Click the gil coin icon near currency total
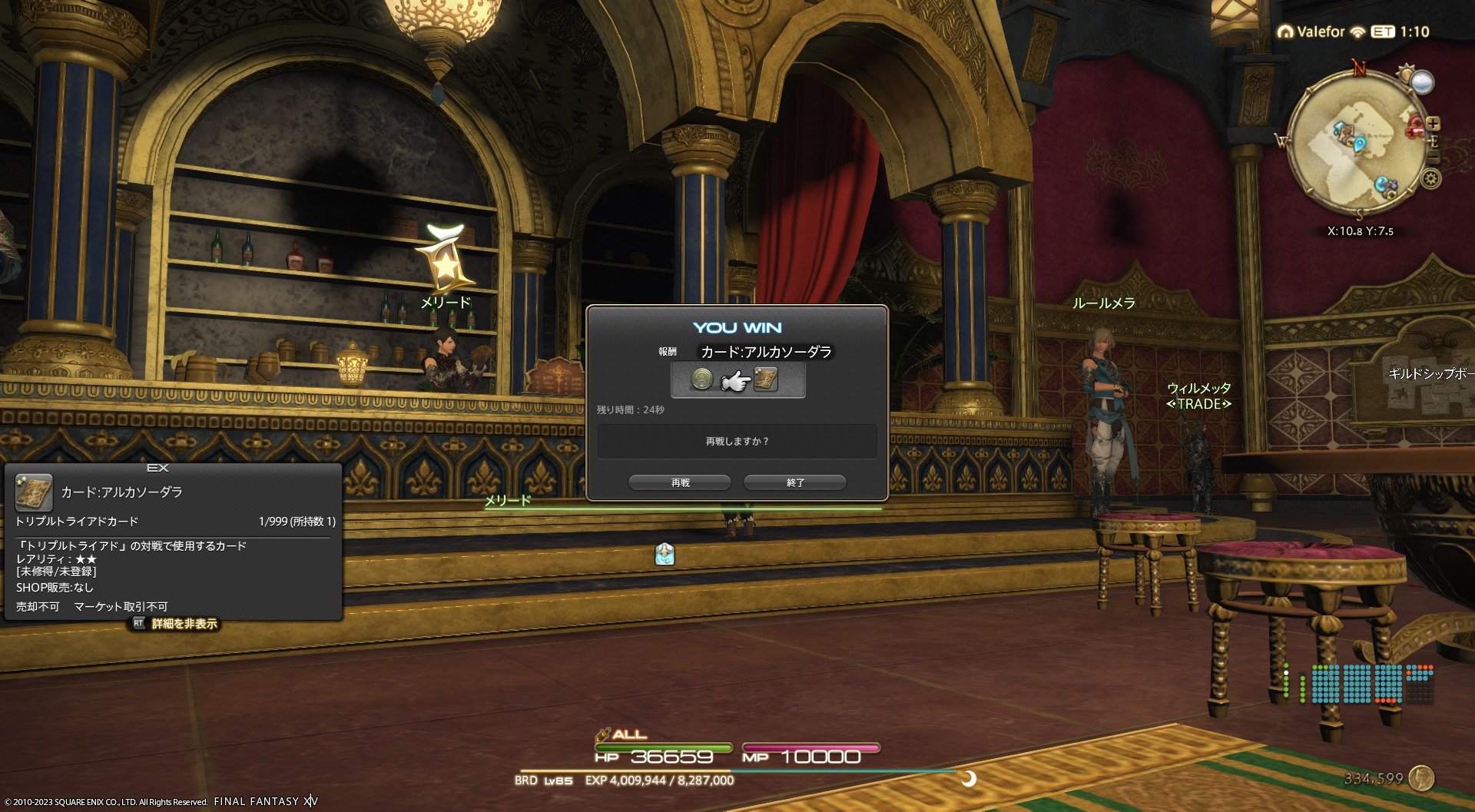1475x812 pixels. click(1422, 778)
